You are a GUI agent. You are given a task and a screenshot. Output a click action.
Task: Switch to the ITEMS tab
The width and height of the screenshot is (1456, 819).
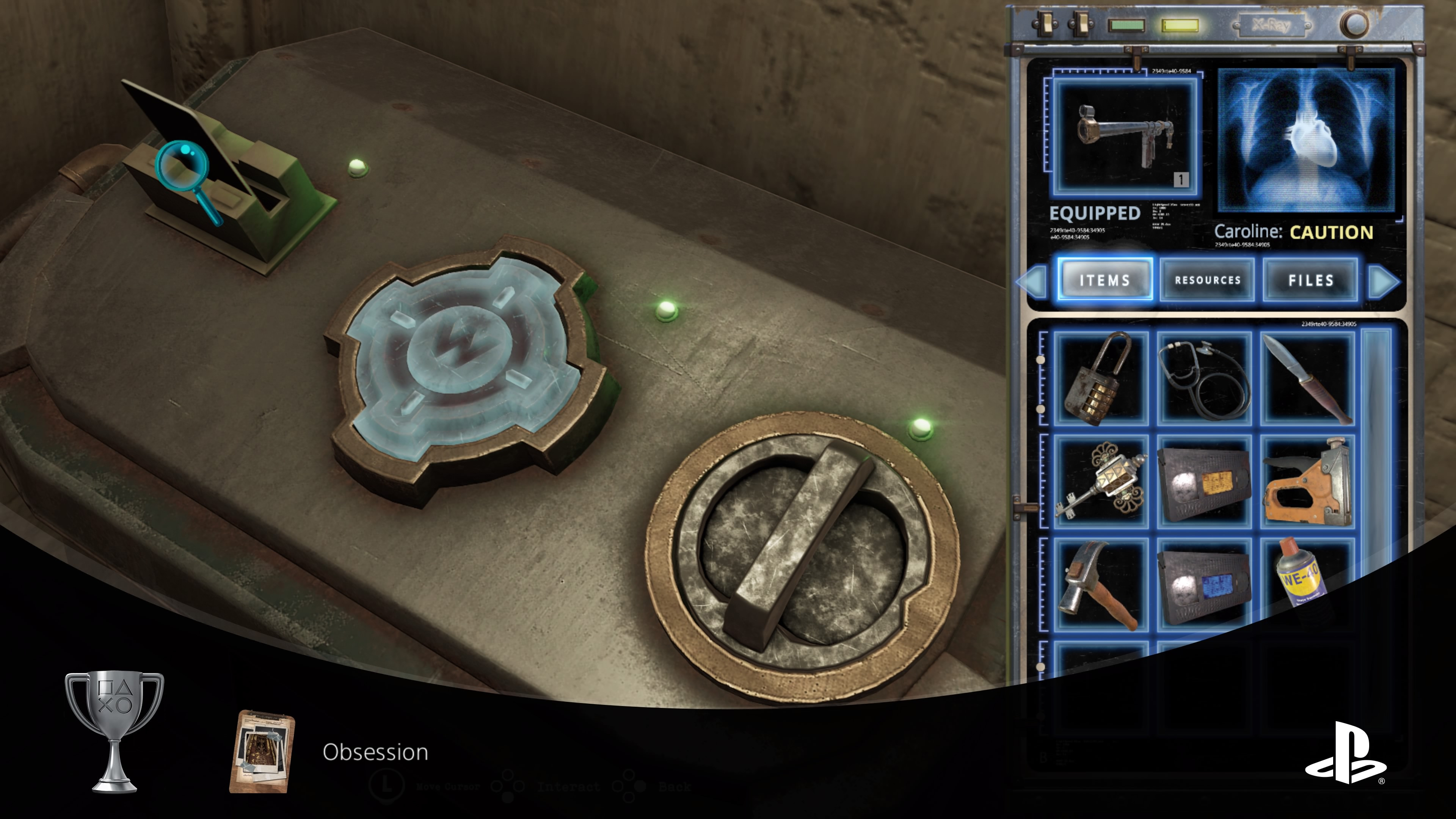(1105, 280)
